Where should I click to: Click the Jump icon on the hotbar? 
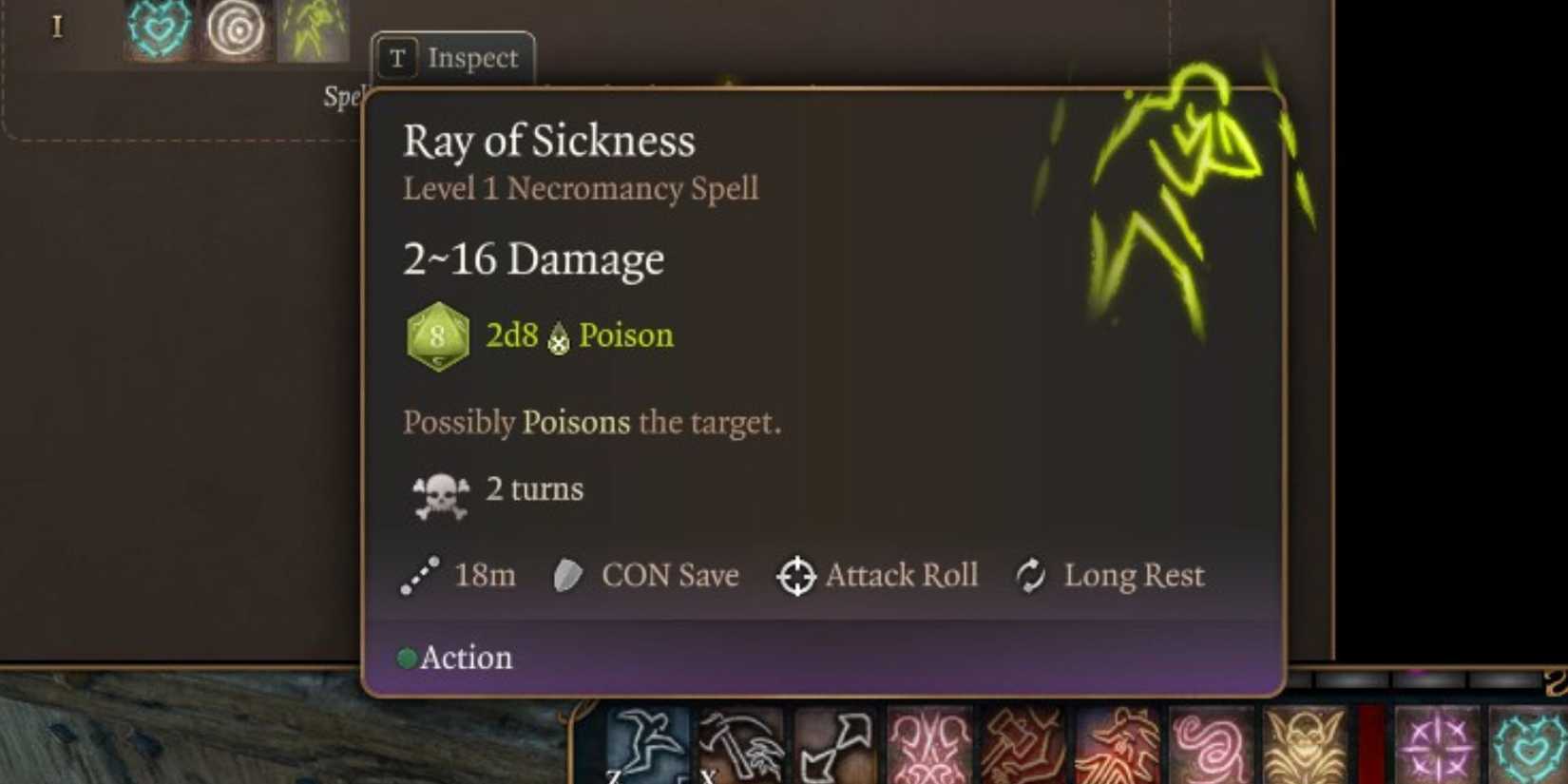(x=647, y=746)
